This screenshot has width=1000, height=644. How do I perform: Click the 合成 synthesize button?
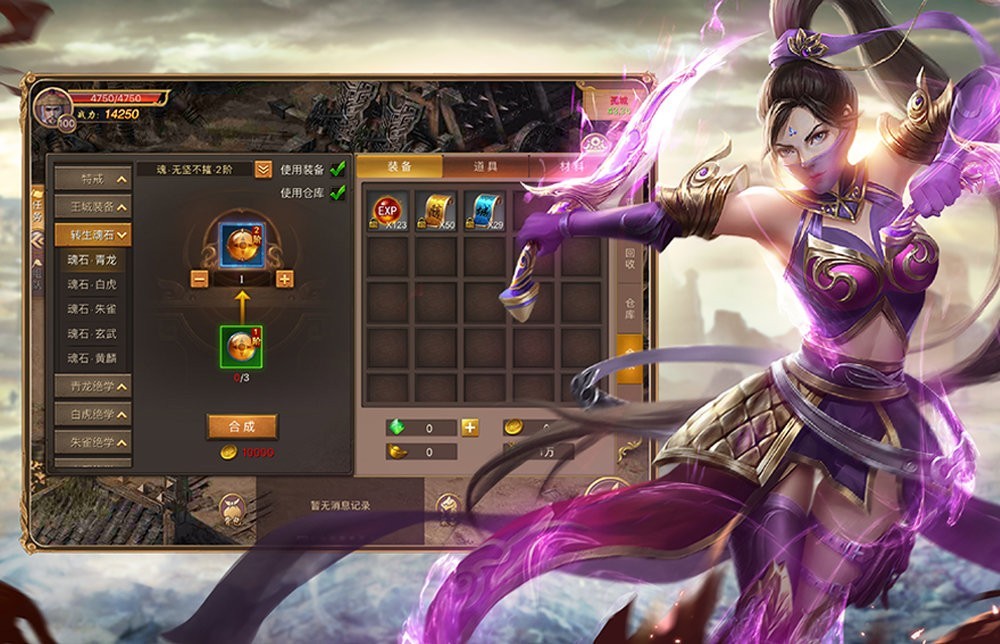click(x=242, y=426)
